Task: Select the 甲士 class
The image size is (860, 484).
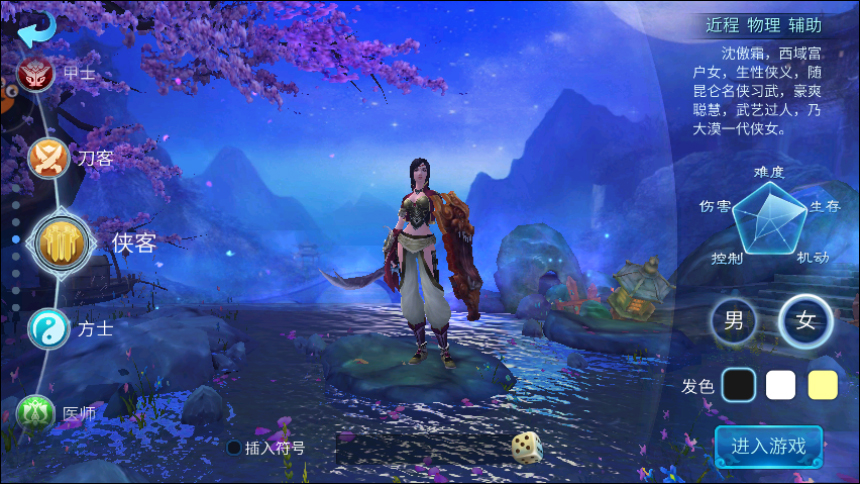Action: click(36, 73)
